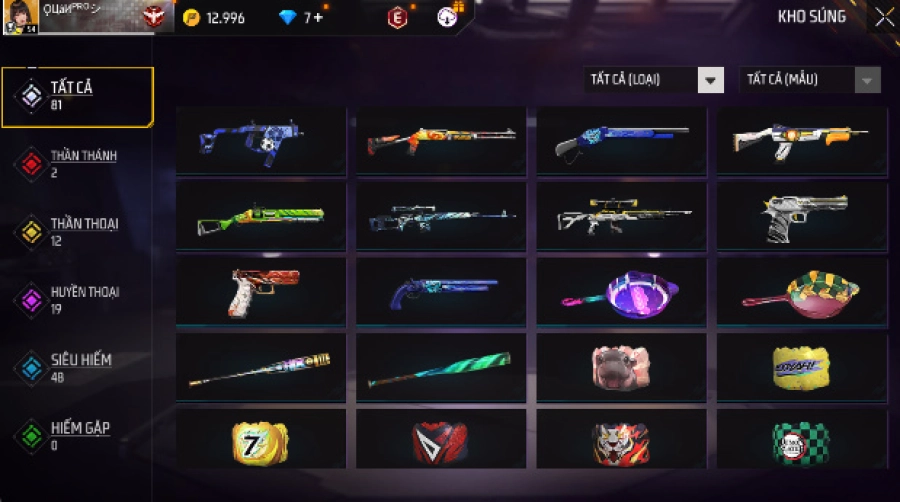Viewport: 900px width, 502px height.
Task: Switch to the Thần Thánh rarity tab
Action: click(78, 163)
